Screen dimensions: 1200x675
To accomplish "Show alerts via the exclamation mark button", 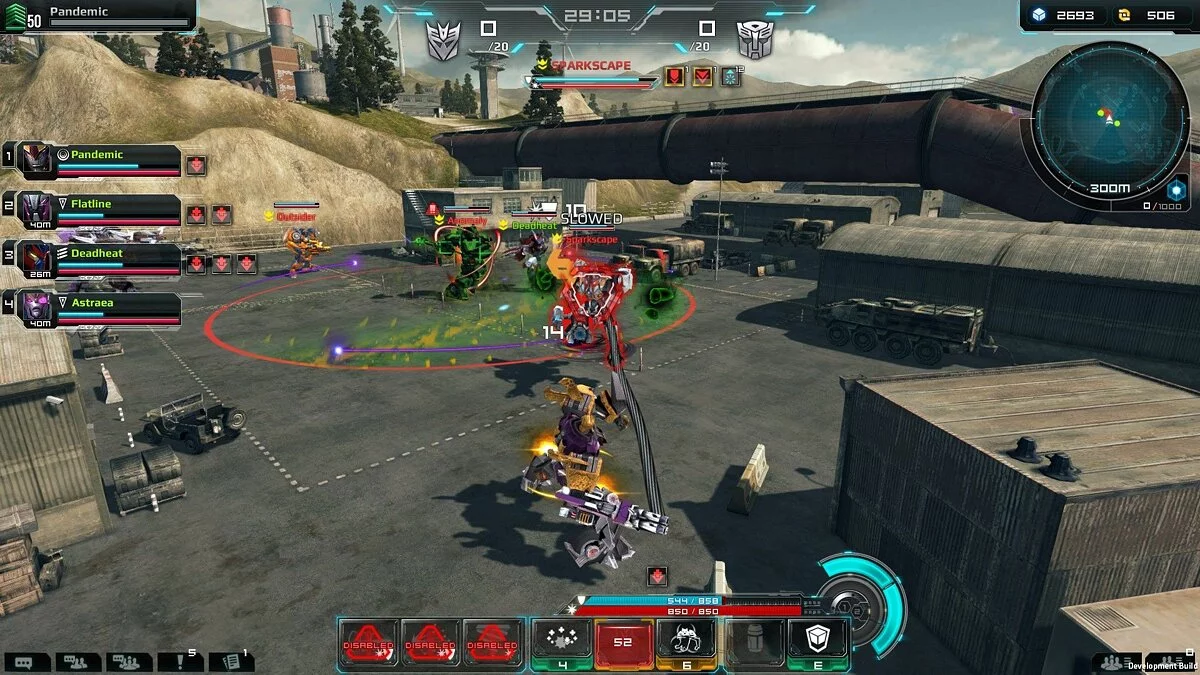I will (178, 661).
